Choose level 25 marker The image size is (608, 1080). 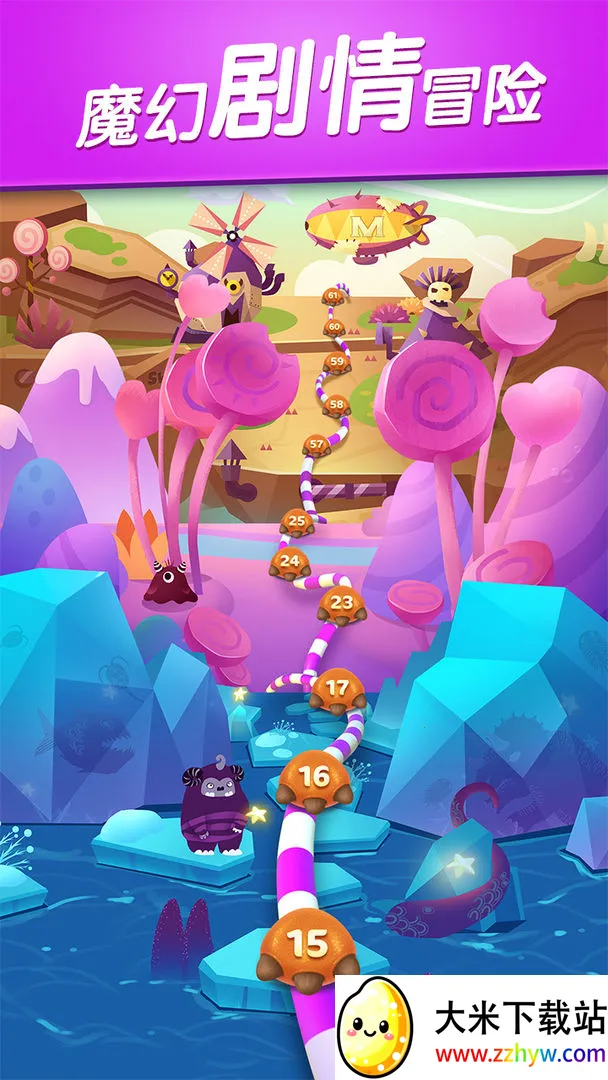point(296,520)
